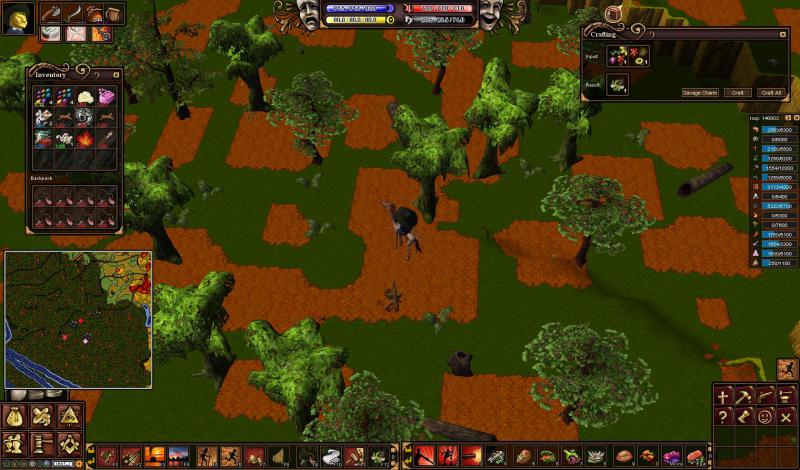
Task: Open the minimap
Action: pos(78,319)
